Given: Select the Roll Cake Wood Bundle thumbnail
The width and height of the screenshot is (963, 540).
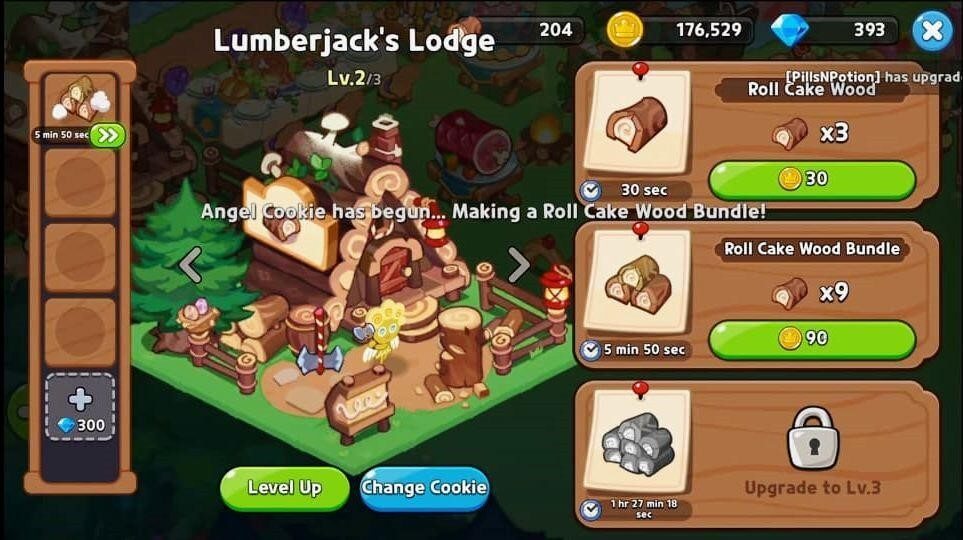Looking at the screenshot, I should (x=636, y=283).
